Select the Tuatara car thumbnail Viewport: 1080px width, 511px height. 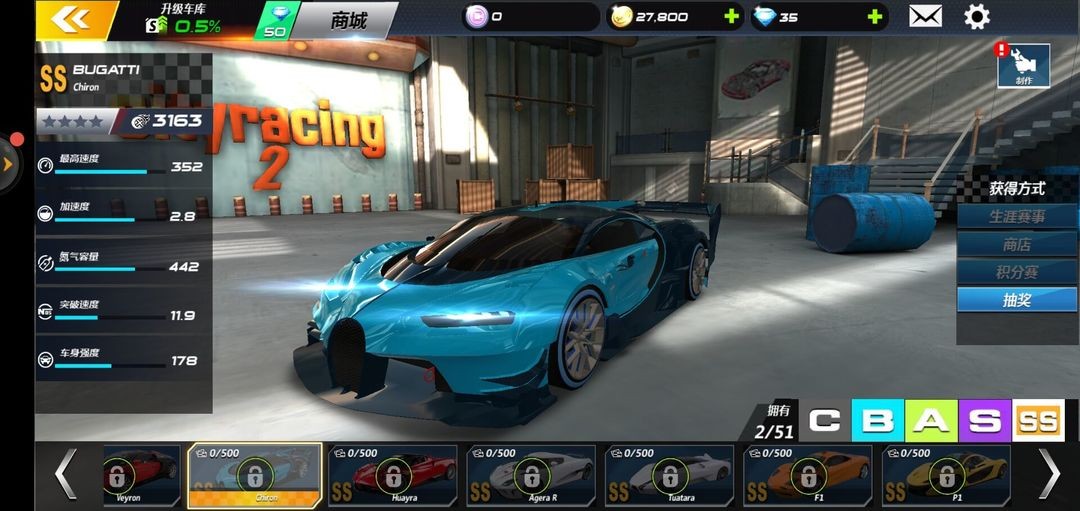[669, 475]
